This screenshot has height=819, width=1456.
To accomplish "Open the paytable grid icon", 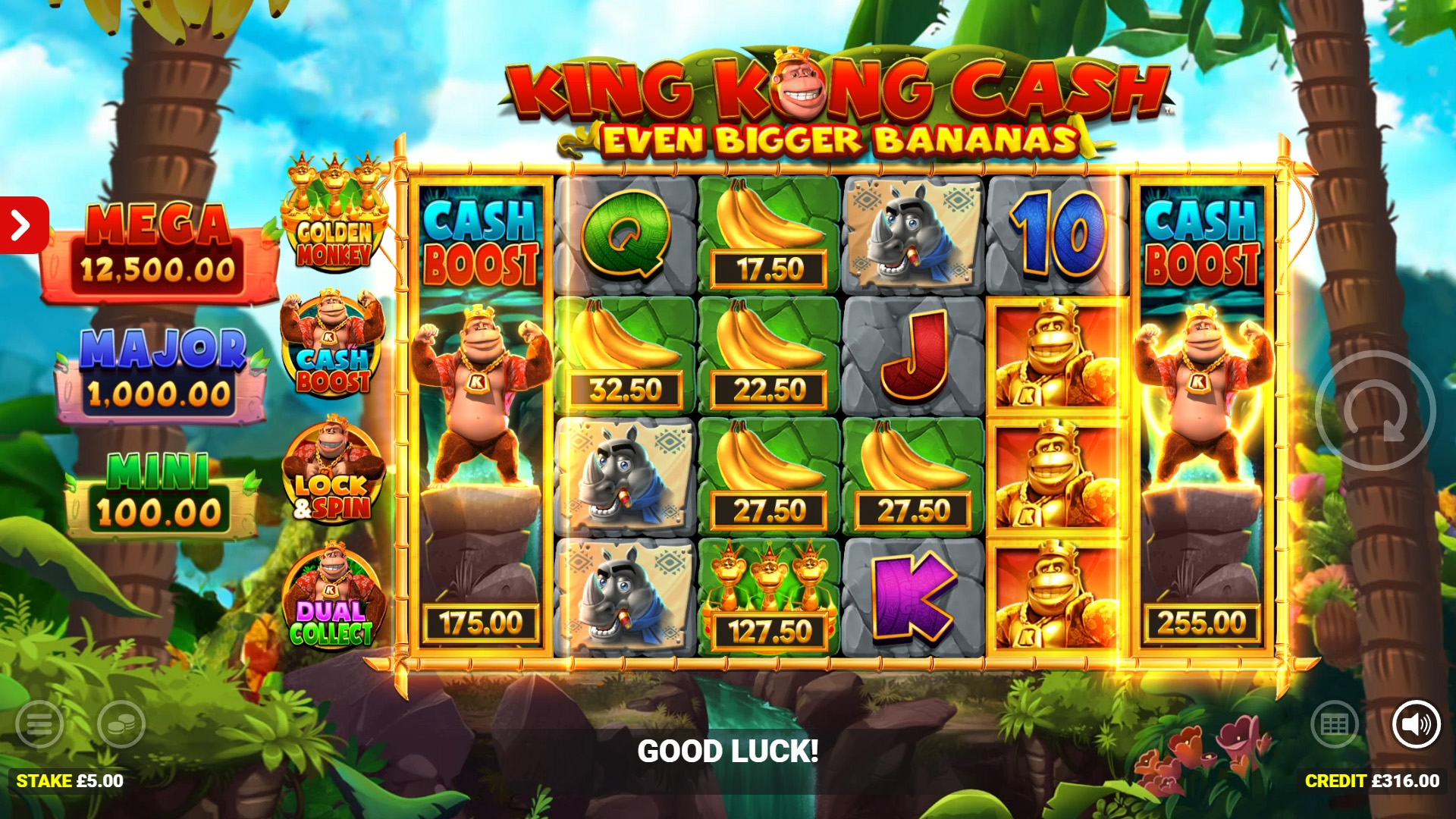I will (x=1337, y=723).
